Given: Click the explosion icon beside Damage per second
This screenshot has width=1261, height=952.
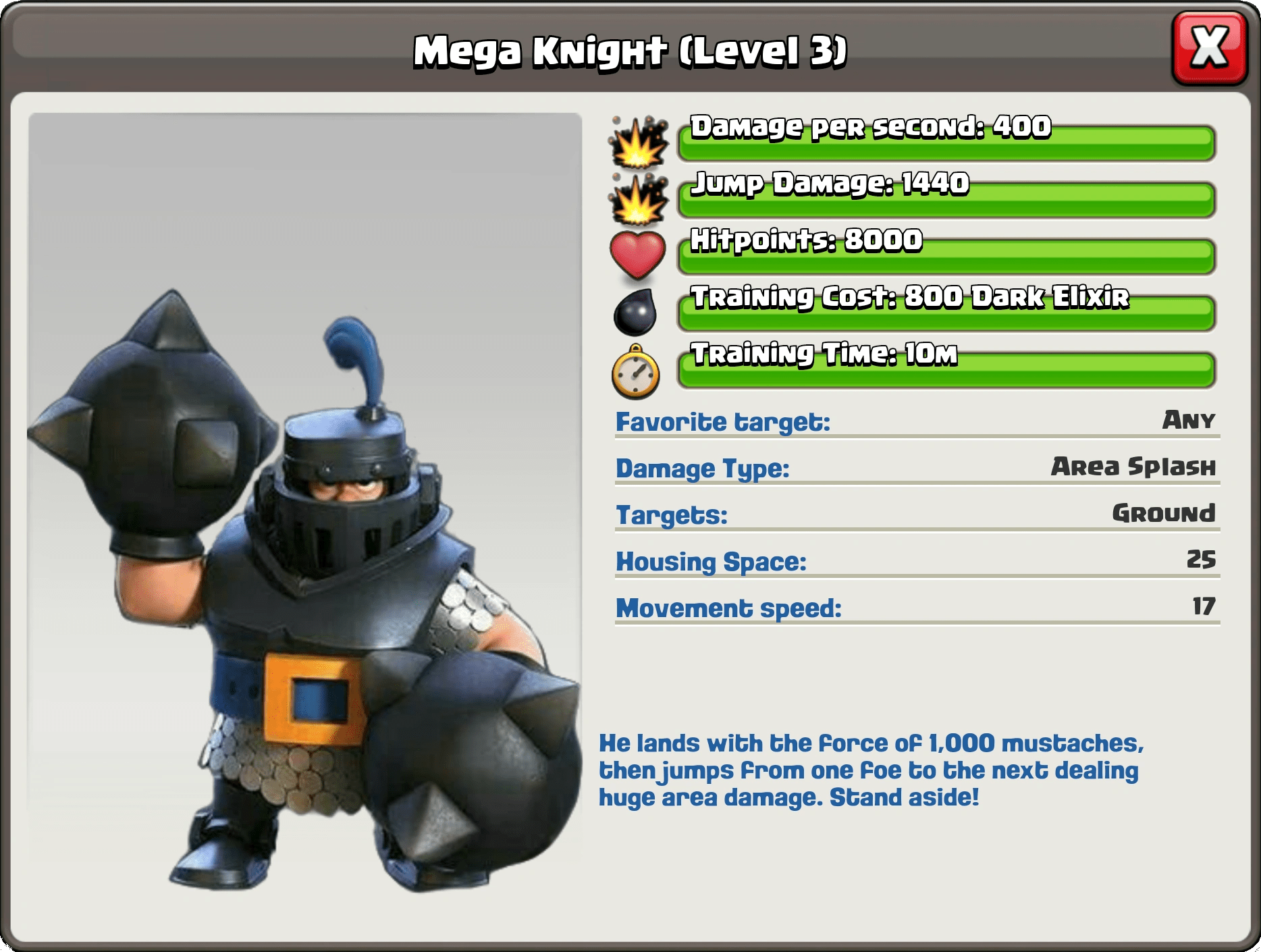Looking at the screenshot, I should pos(637,140).
